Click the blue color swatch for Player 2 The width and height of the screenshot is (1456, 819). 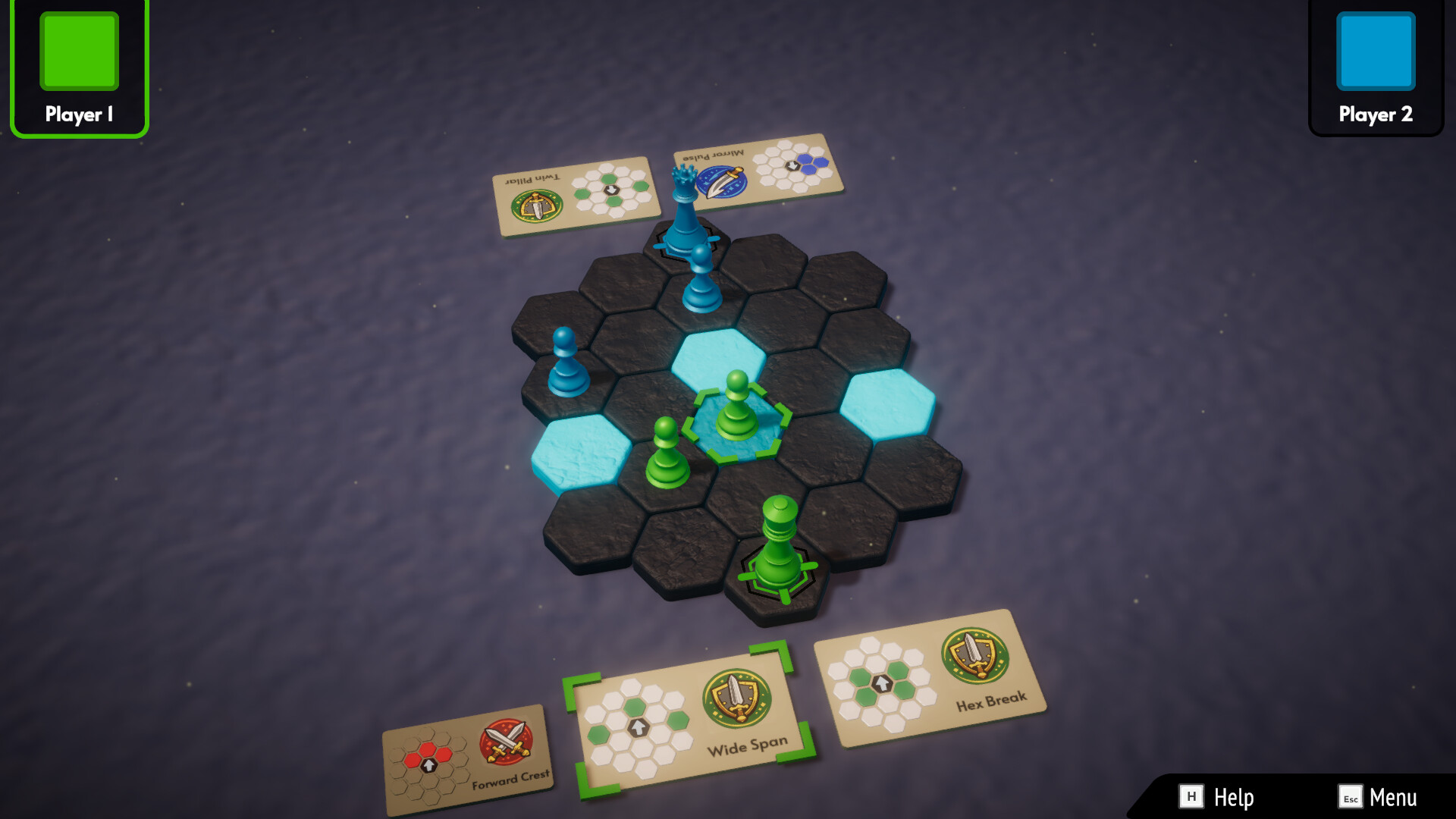coord(1375,52)
